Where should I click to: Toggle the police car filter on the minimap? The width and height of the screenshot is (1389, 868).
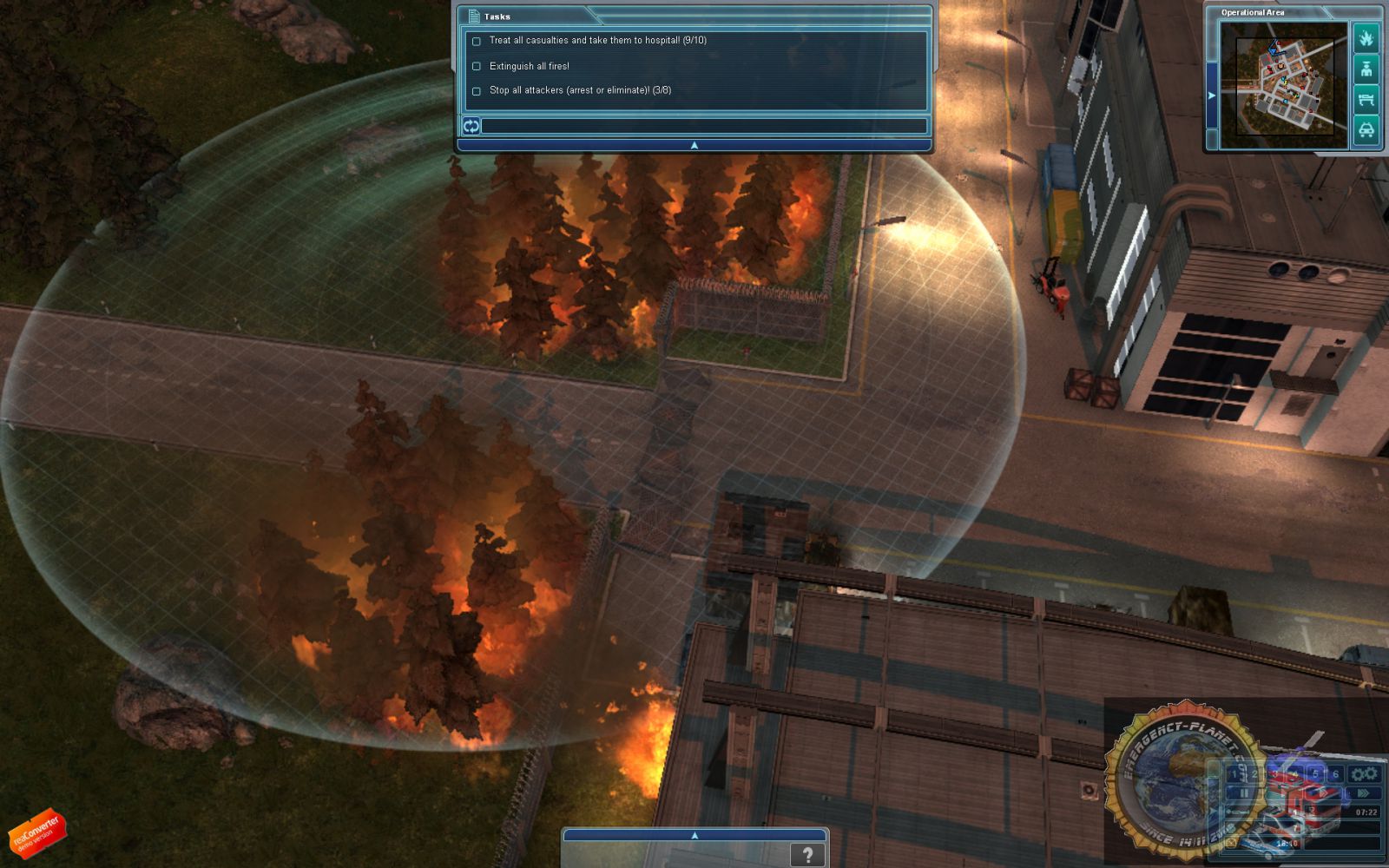(x=1366, y=131)
